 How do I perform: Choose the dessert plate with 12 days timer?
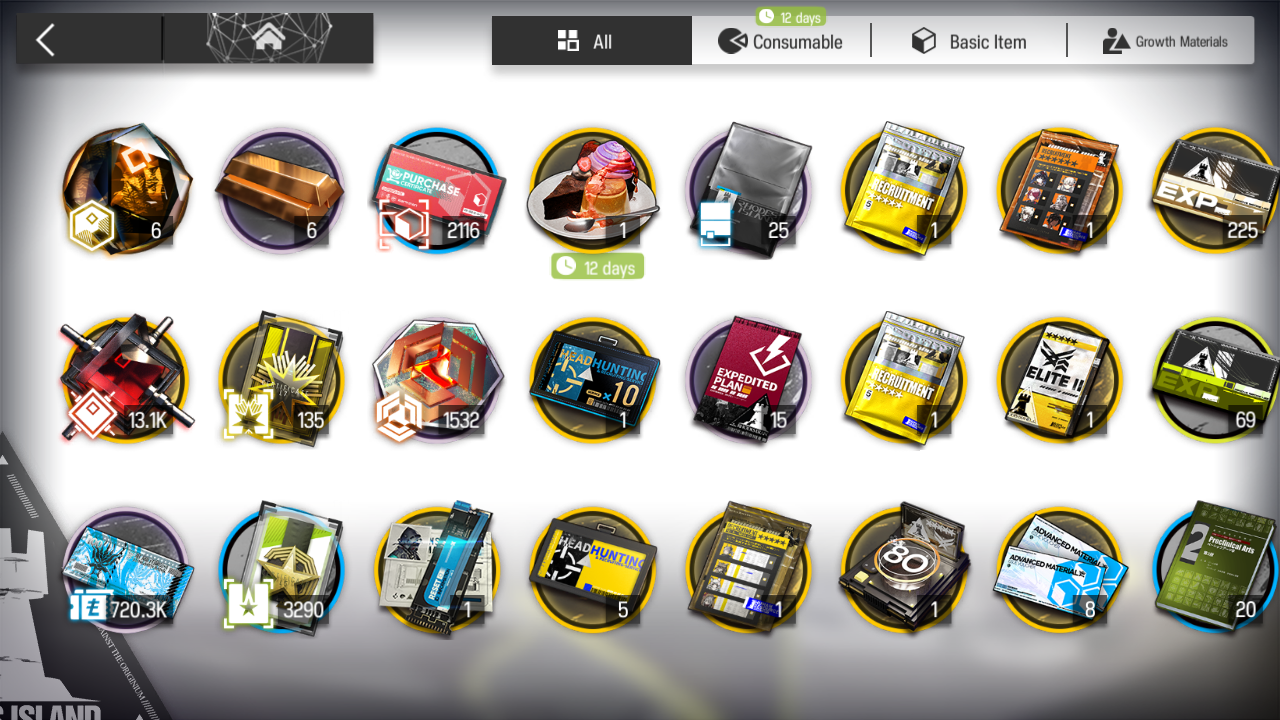coord(592,190)
